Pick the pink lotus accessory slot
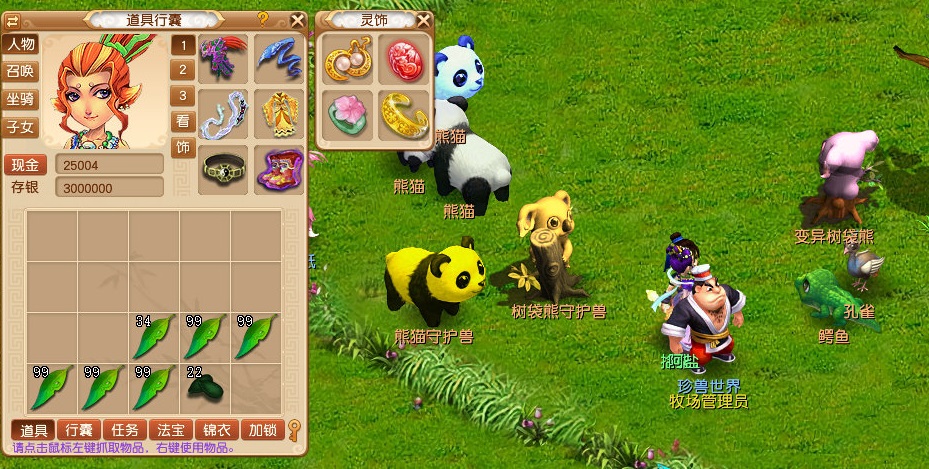This screenshot has height=469, width=929. (x=348, y=116)
